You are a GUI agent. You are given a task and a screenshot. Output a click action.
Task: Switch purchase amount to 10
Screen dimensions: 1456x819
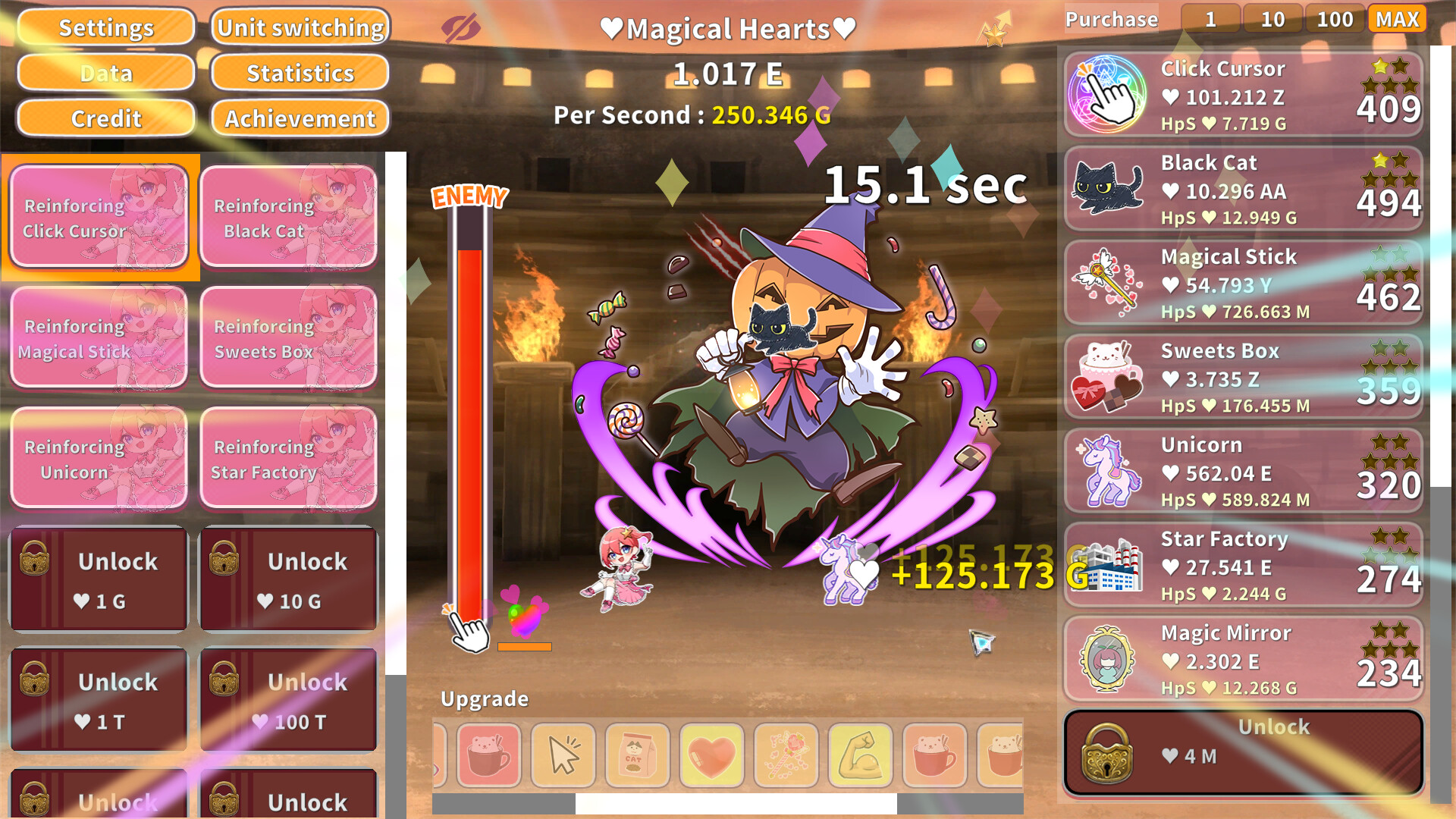pos(1272,19)
